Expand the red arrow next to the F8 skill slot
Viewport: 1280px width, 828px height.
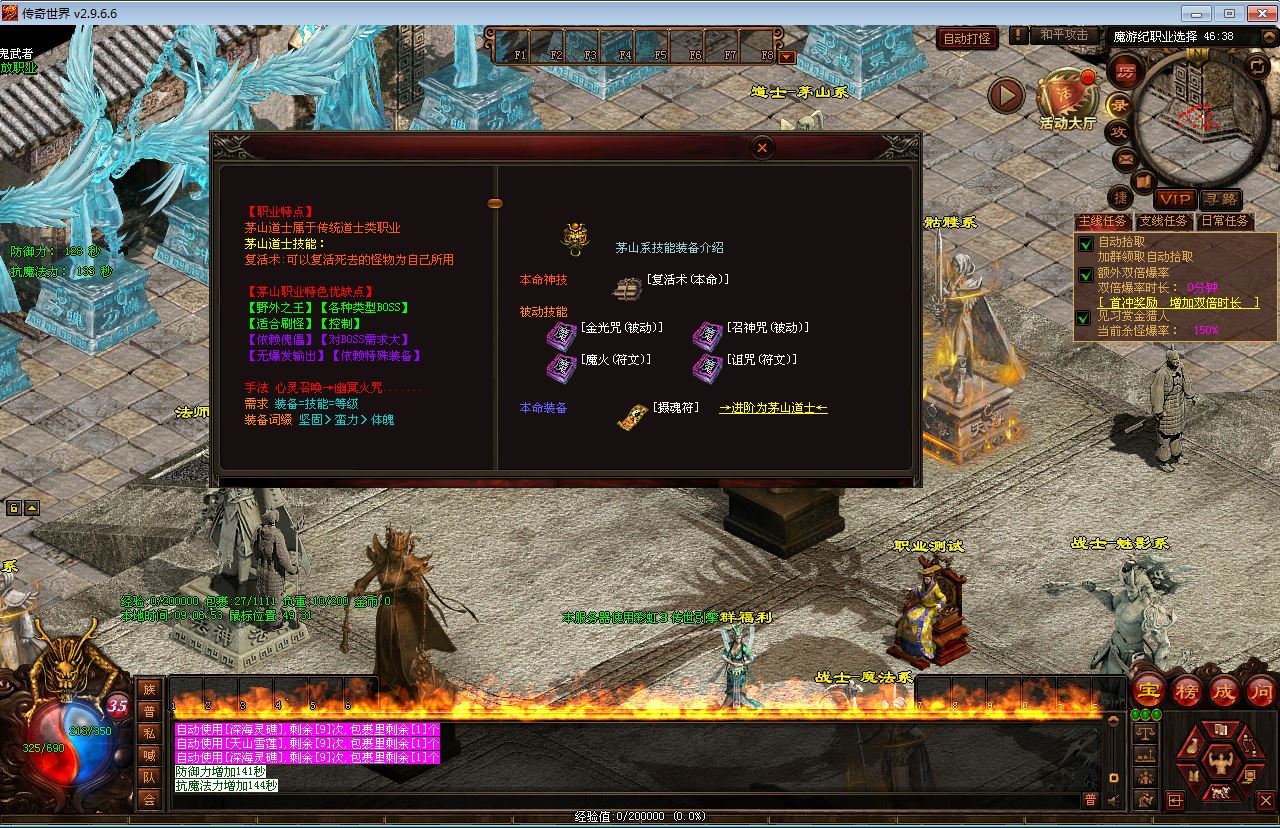(788, 57)
